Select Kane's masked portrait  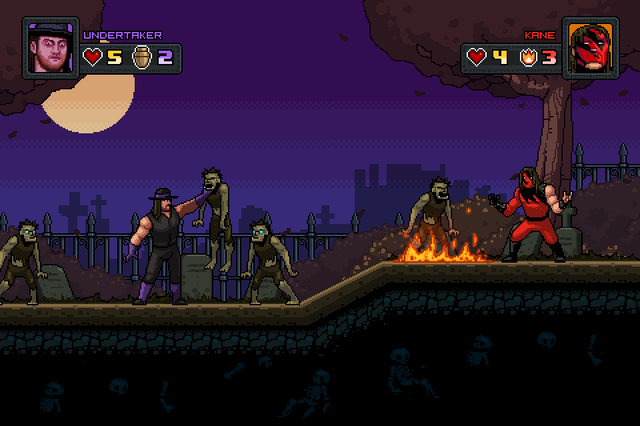[590, 47]
